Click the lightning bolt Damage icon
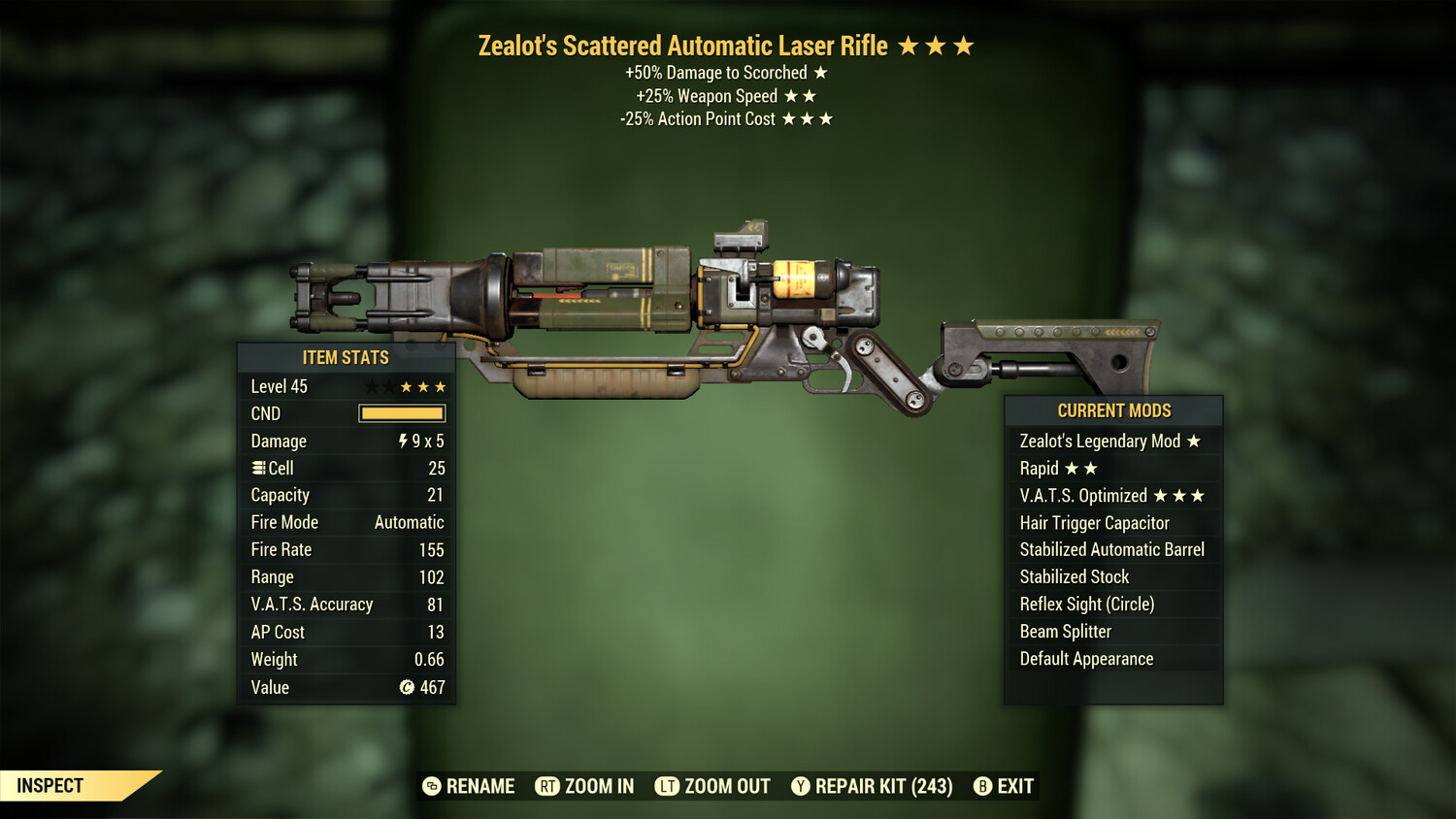Image resolution: width=1456 pixels, height=819 pixels. point(402,442)
